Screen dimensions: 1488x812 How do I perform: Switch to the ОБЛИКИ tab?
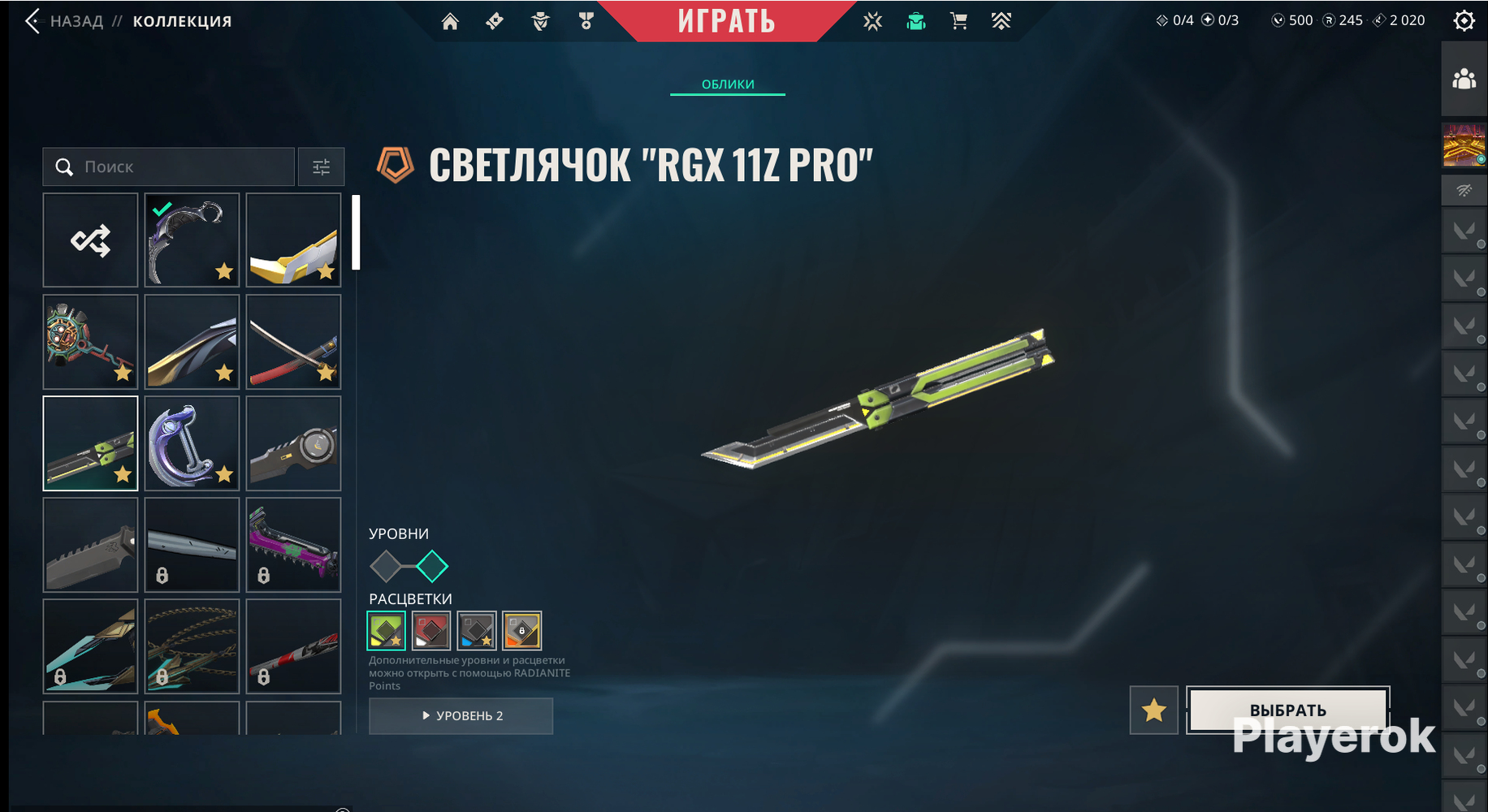[728, 84]
